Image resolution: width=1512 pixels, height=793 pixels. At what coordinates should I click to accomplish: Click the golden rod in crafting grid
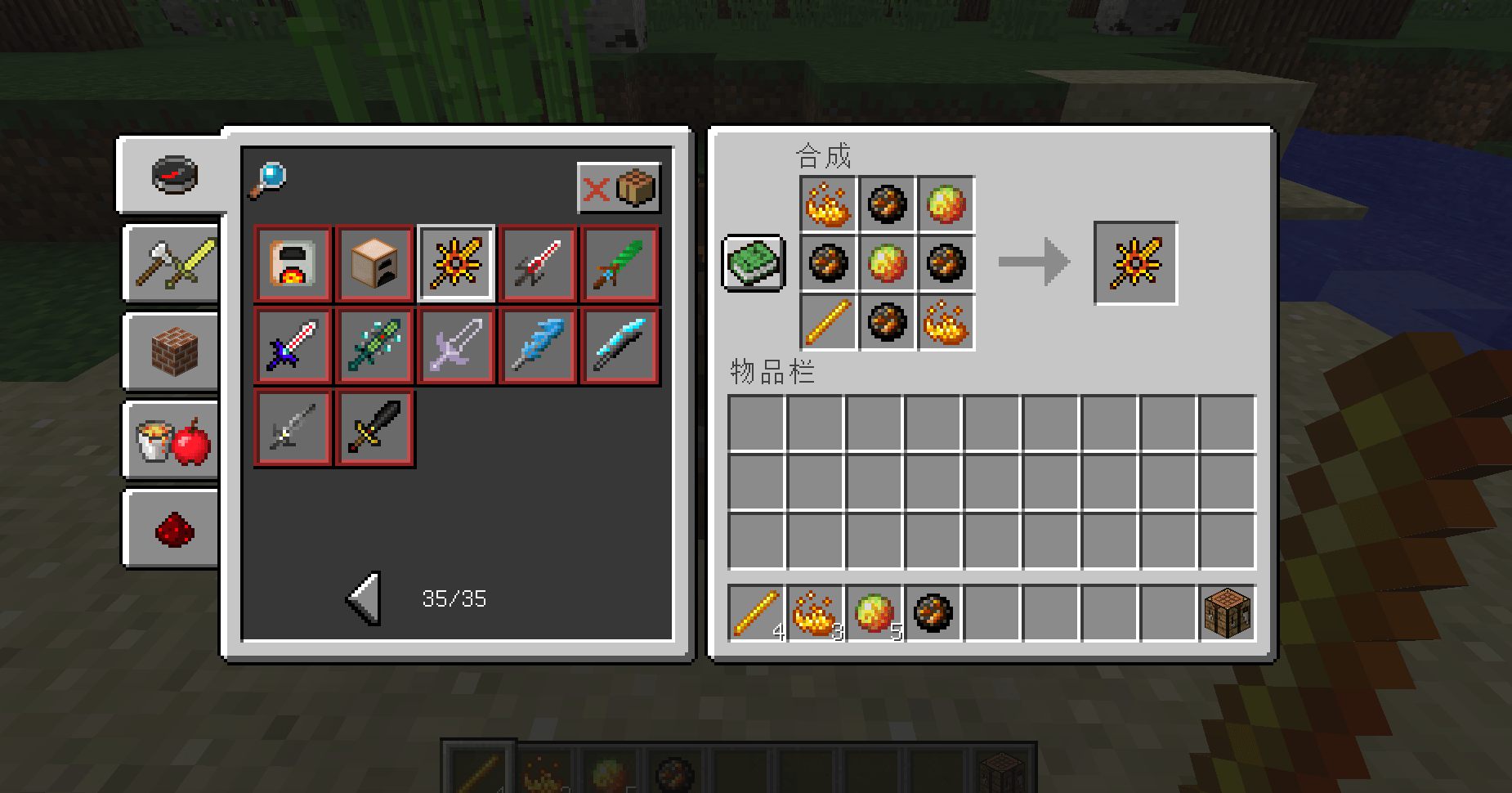tap(828, 322)
